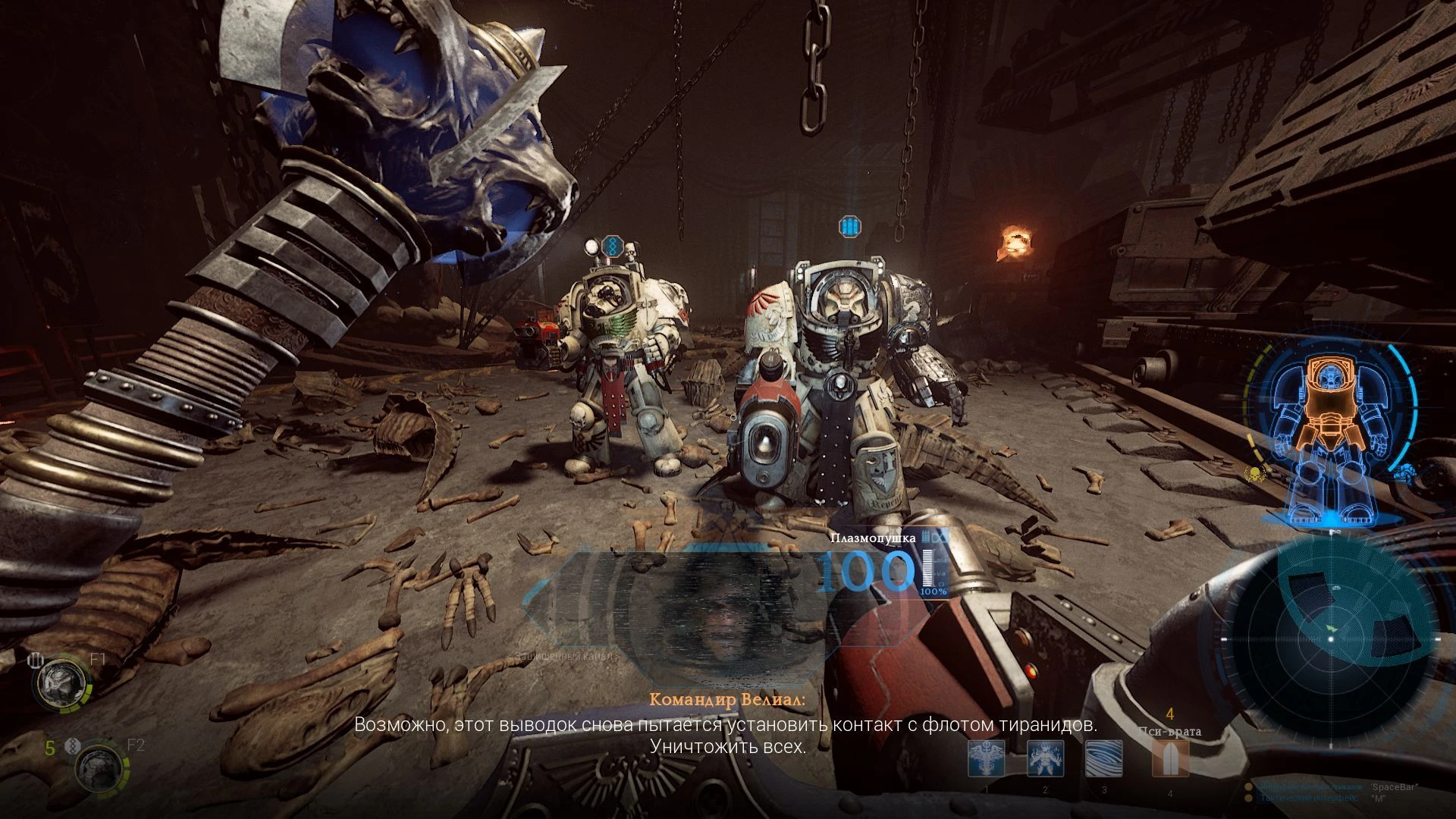Image resolution: width=1456 pixels, height=819 pixels.
Task: Open the Пси-врата ability in slot 4
Action: click(x=1169, y=758)
